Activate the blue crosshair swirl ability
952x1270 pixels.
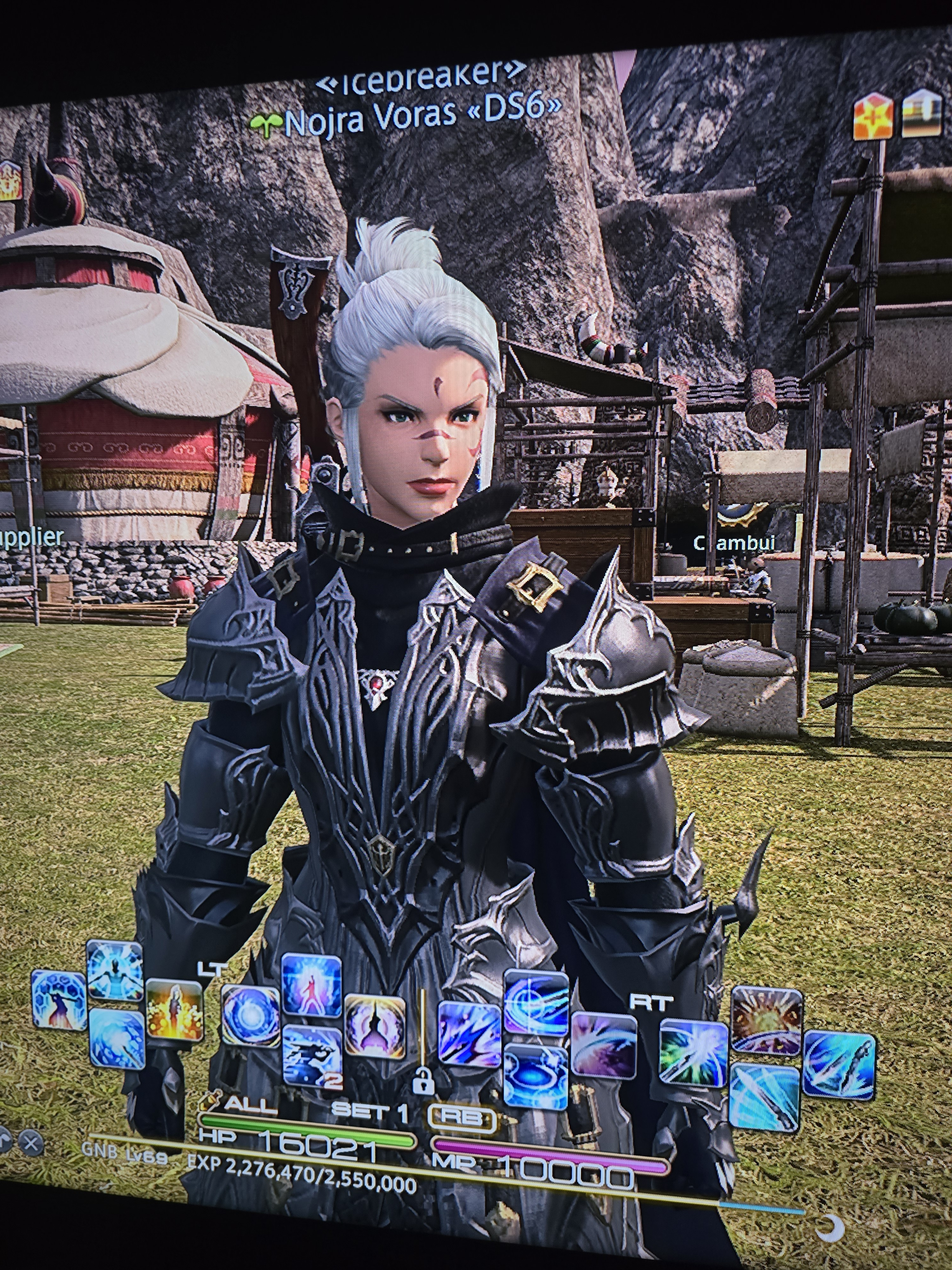(537, 1001)
